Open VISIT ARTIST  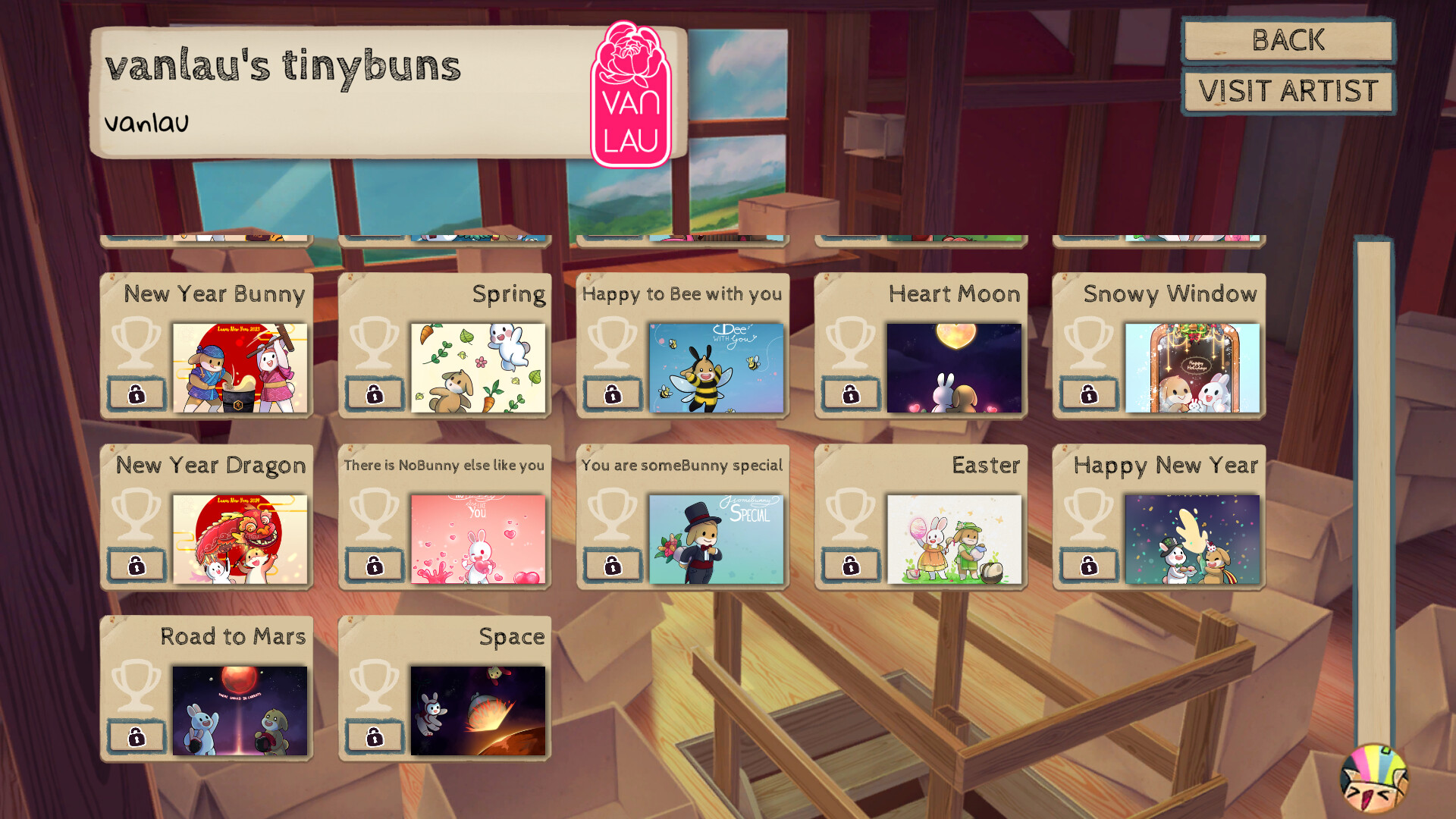click(x=1288, y=91)
